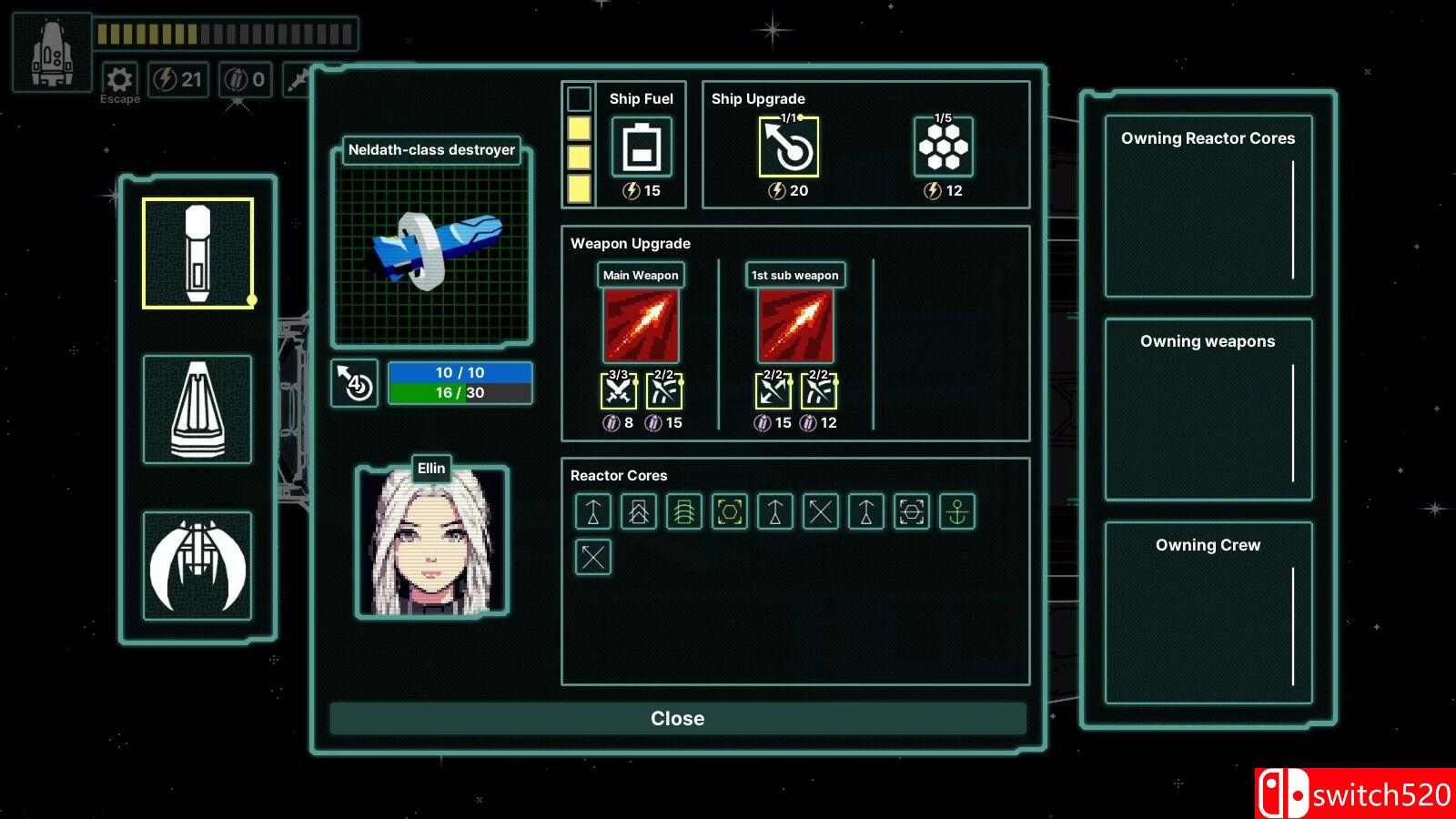Select the Main Weapon laser icon
The image size is (1456, 819).
pyautogui.click(x=640, y=323)
